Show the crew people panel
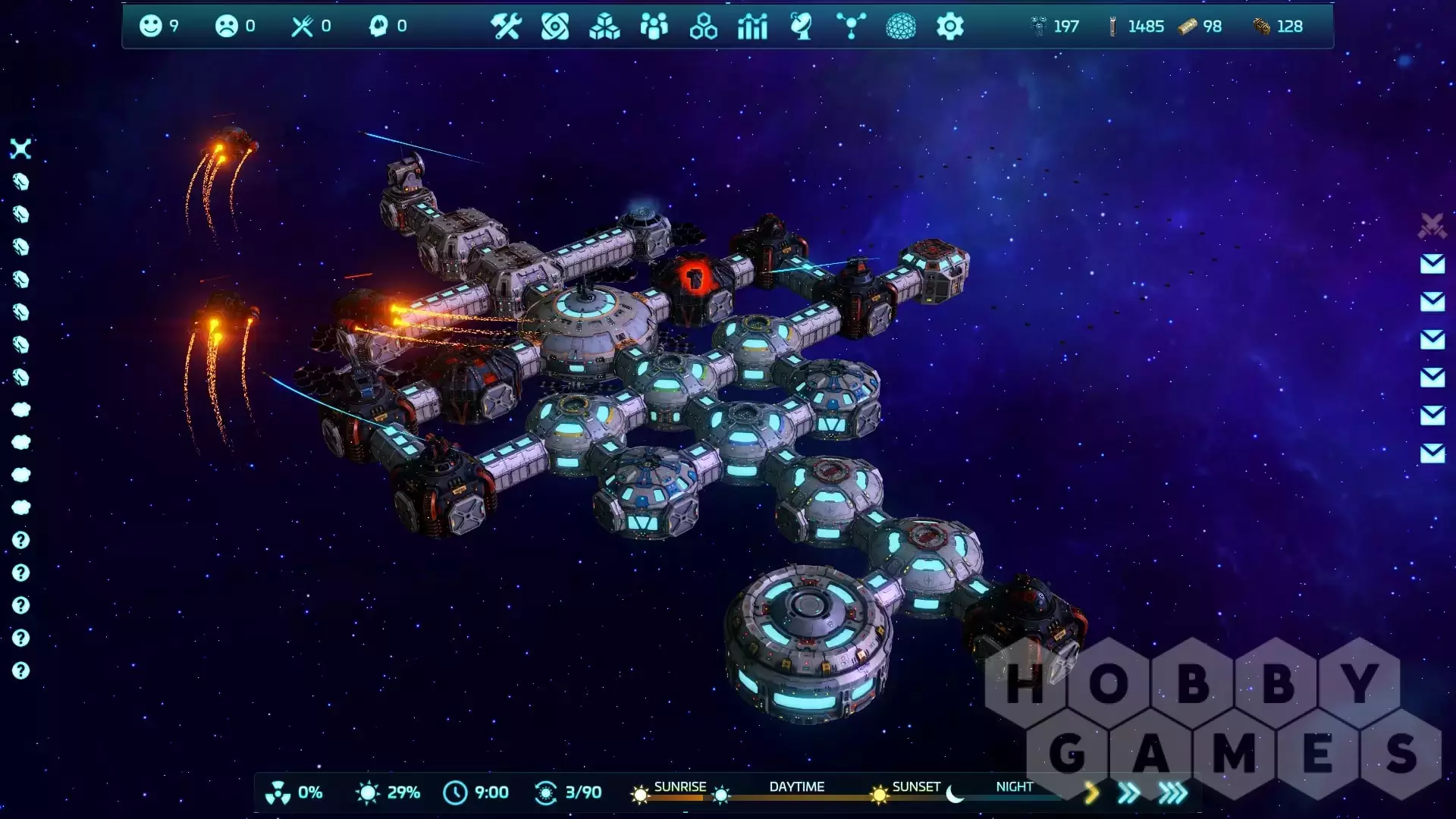The image size is (1456, 819). pyautogui.click(x=654, y=27)
